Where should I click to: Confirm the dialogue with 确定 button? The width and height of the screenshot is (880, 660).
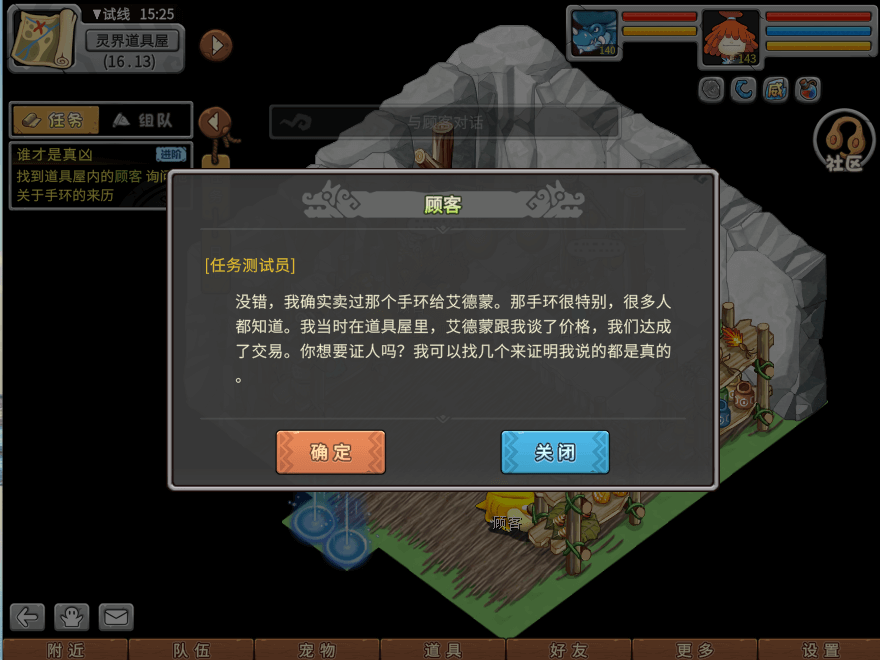tap(331, 452)
